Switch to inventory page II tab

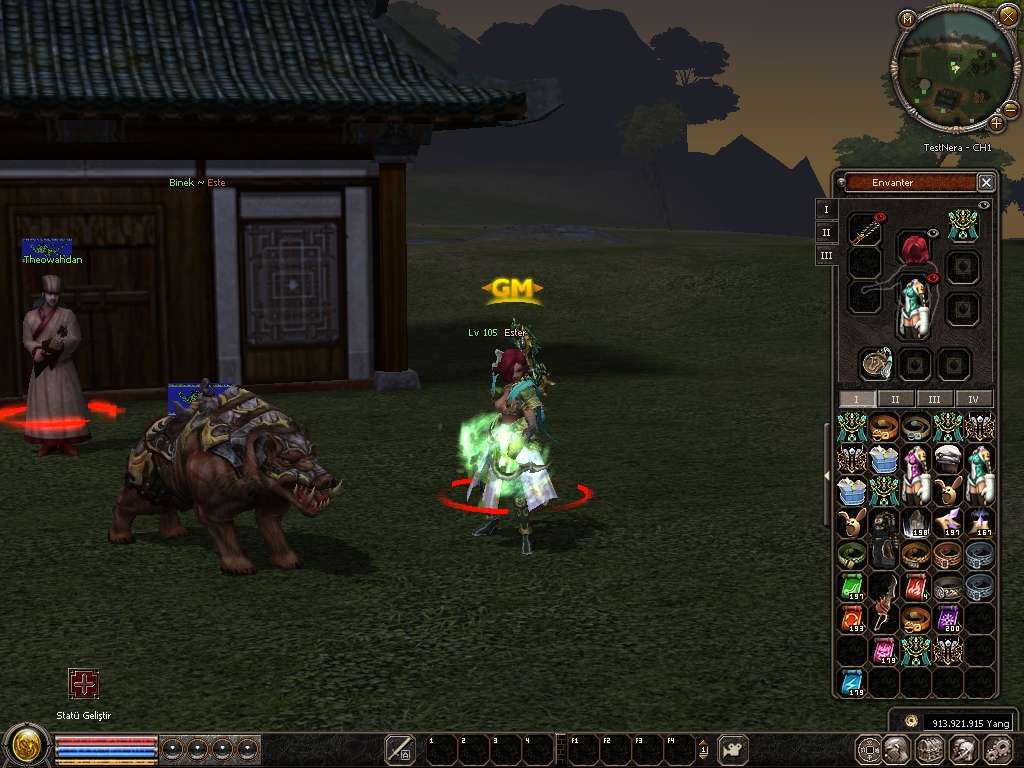896,399
